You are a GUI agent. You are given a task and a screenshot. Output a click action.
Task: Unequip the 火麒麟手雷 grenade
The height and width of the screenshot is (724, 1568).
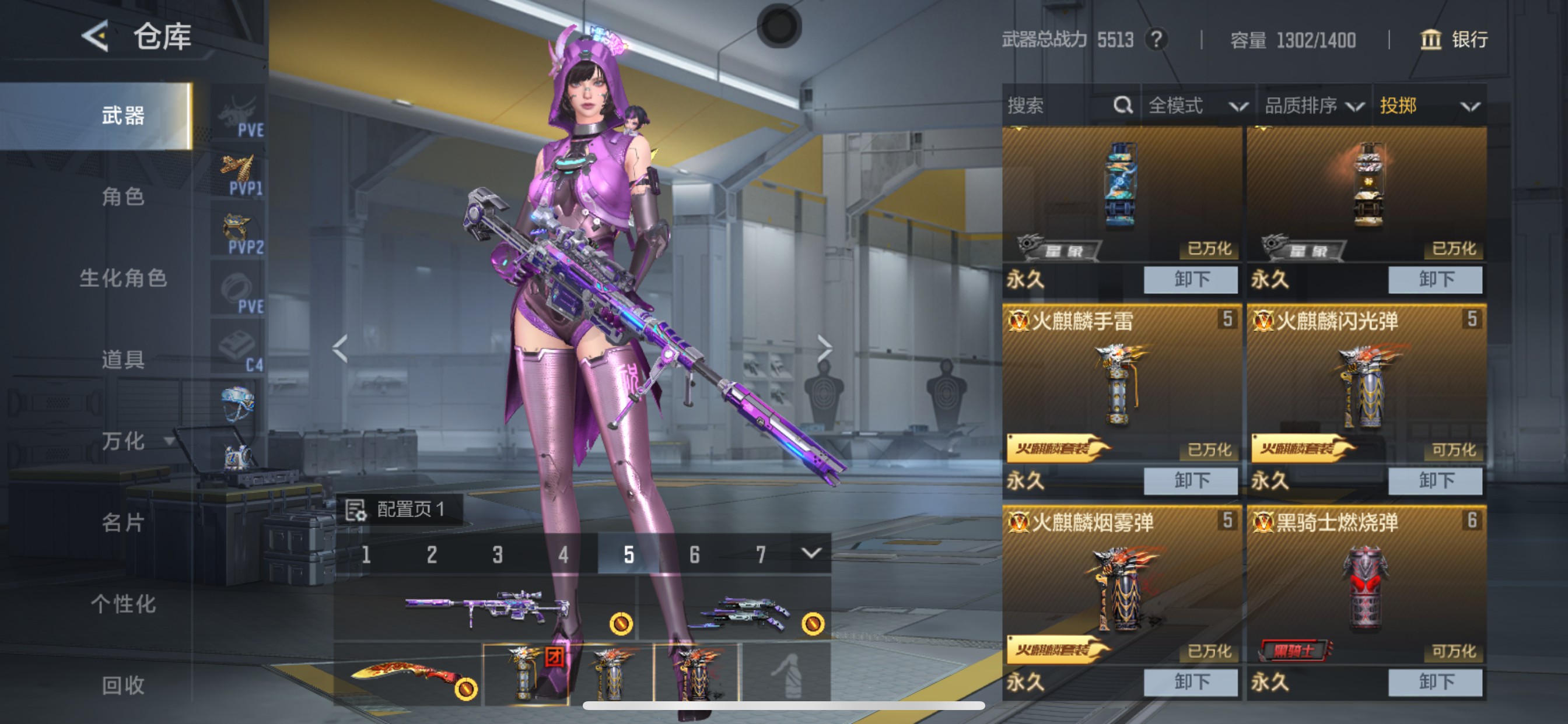[1190, 481]
